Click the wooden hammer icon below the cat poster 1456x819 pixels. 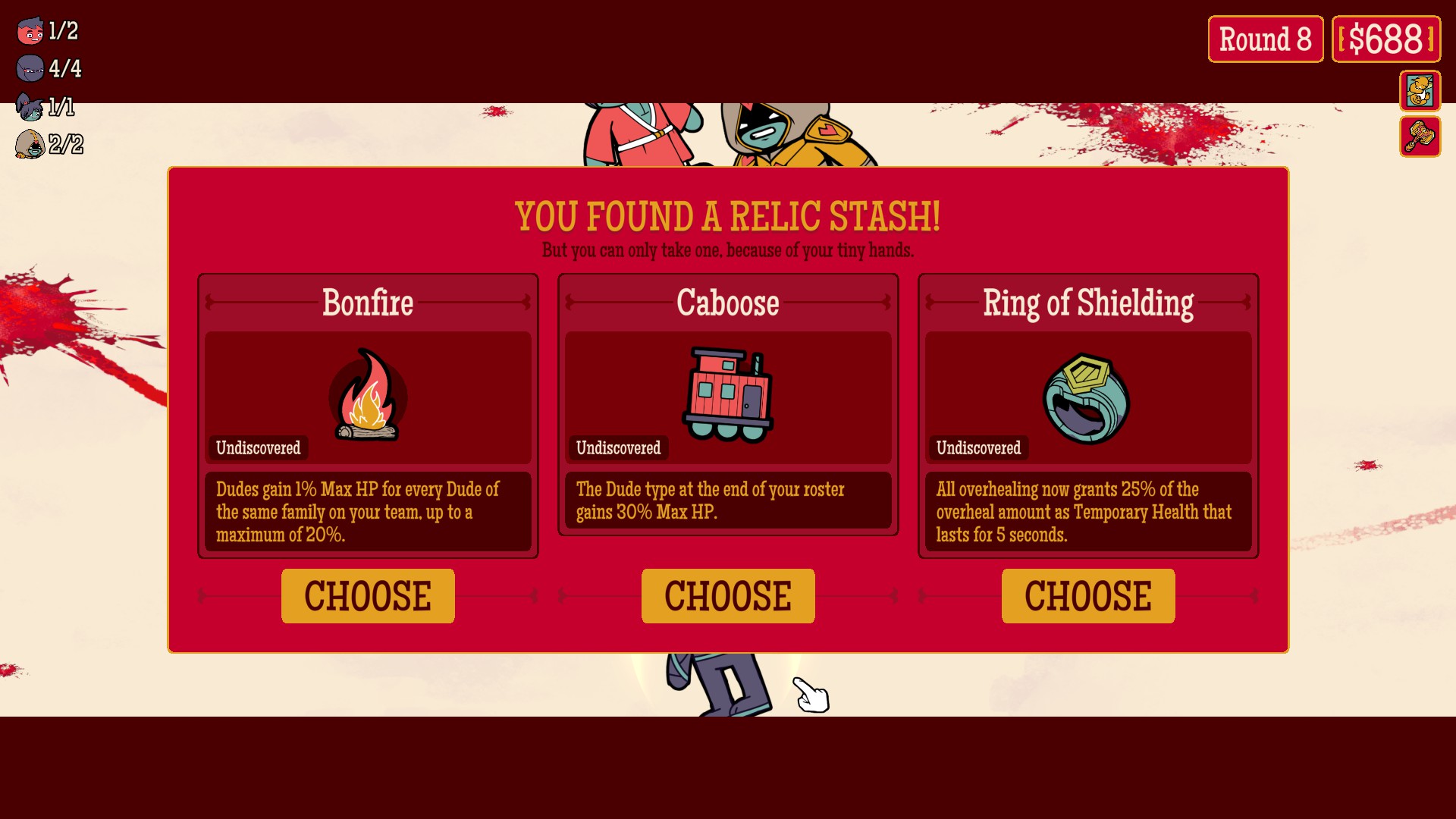point(1421,138)
